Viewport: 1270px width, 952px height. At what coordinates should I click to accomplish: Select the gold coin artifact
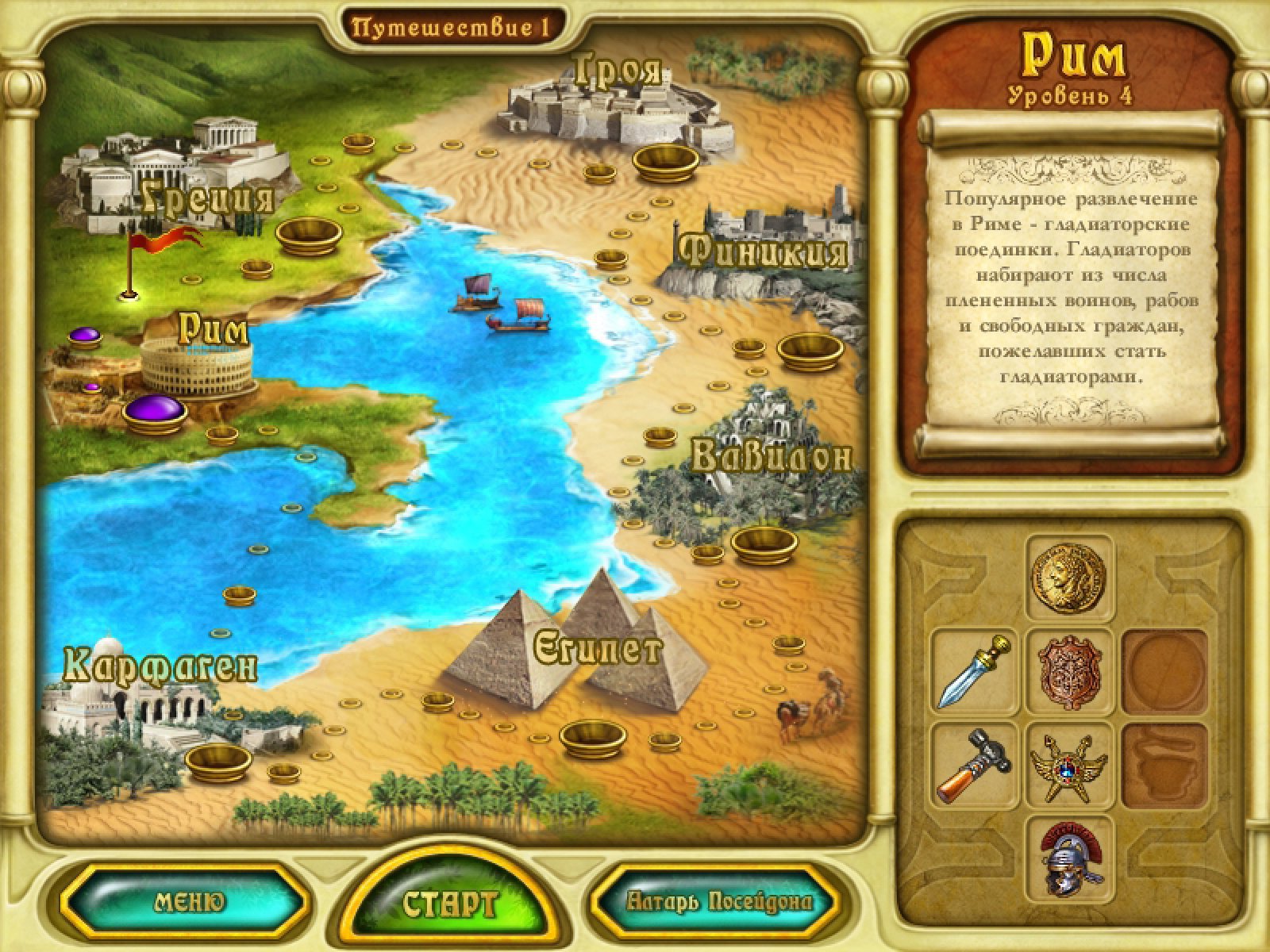tap(1069, 576)
